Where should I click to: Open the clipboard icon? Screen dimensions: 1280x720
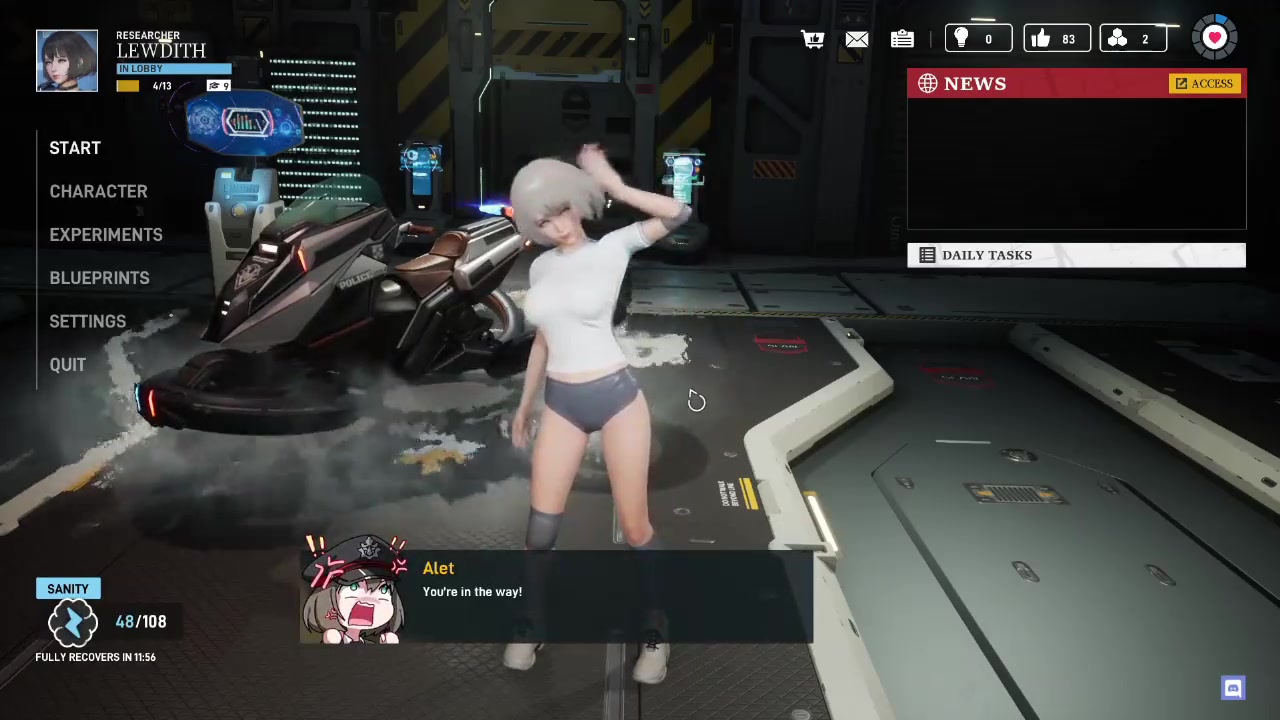pos(902,39)
